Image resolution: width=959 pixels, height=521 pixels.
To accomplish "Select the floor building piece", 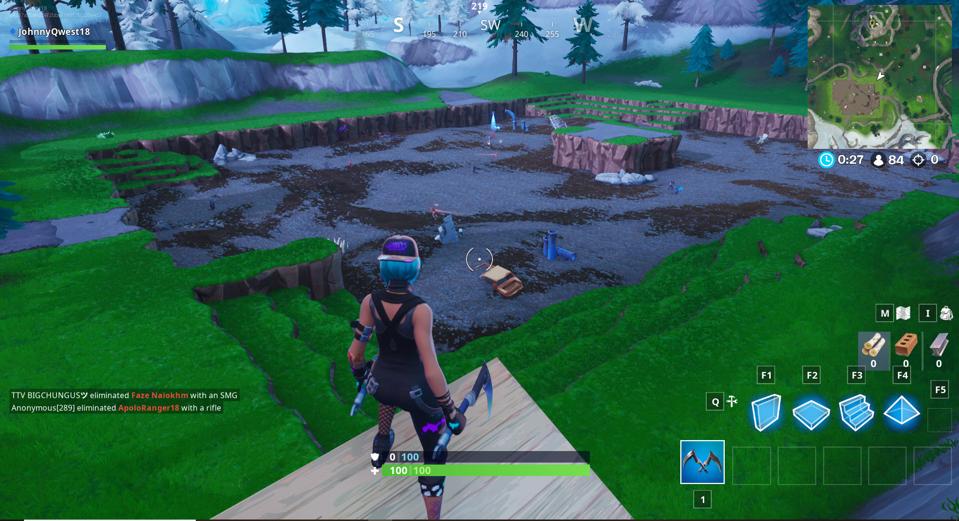I will (811, 412).
